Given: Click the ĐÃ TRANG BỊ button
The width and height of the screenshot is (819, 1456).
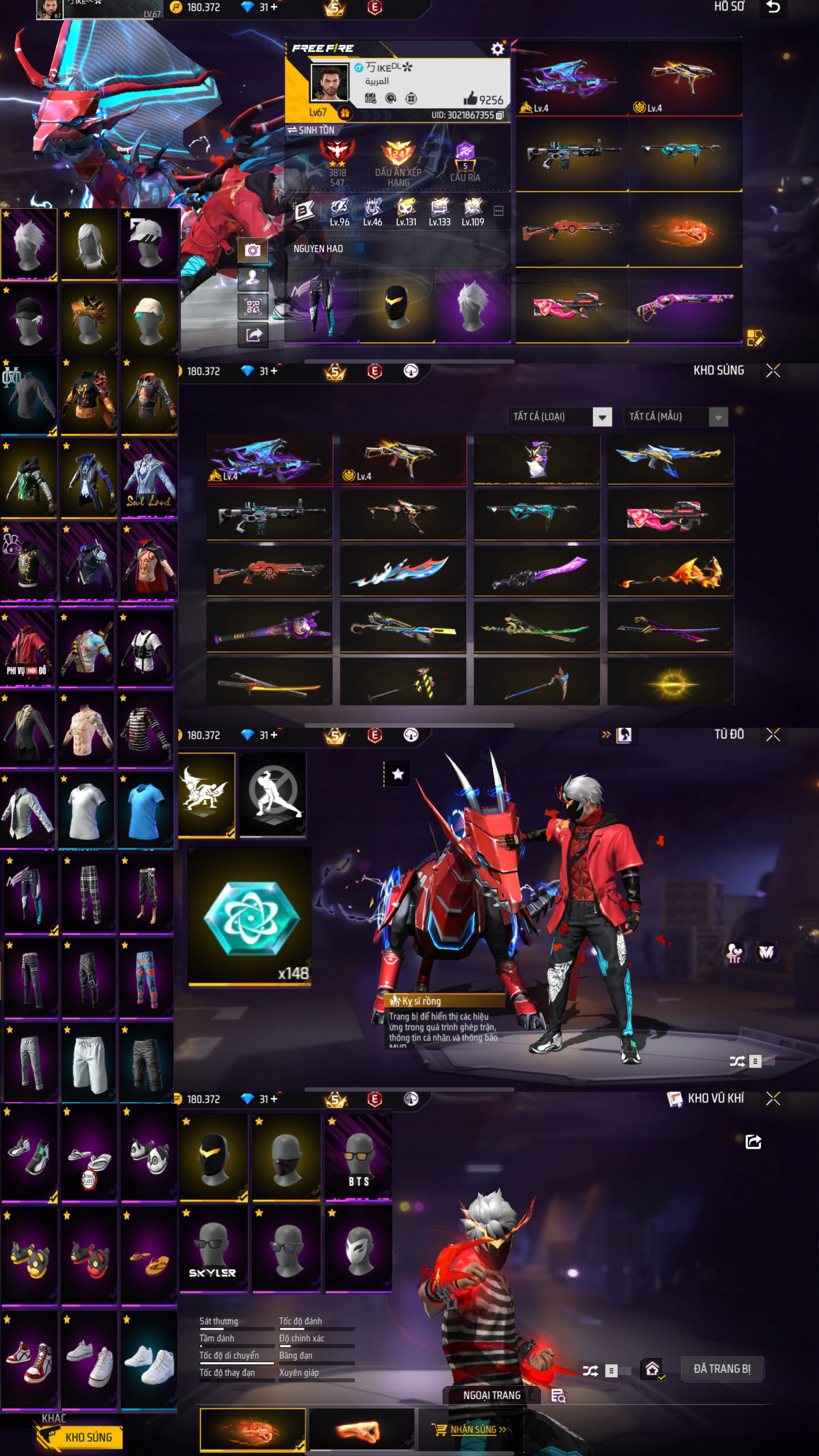Looking at the screenshot, I should [722, 1368].
